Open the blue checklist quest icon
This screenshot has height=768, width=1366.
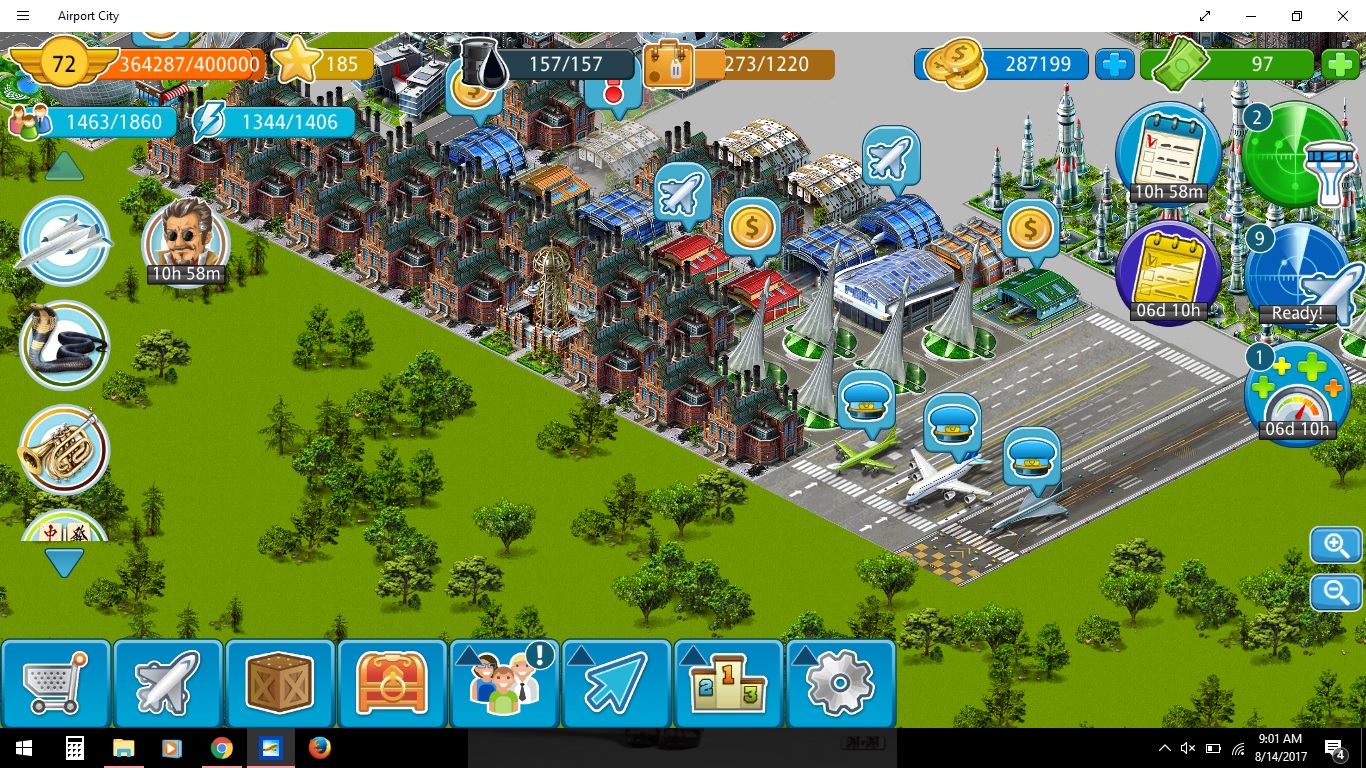click(x=1168, y=152)
